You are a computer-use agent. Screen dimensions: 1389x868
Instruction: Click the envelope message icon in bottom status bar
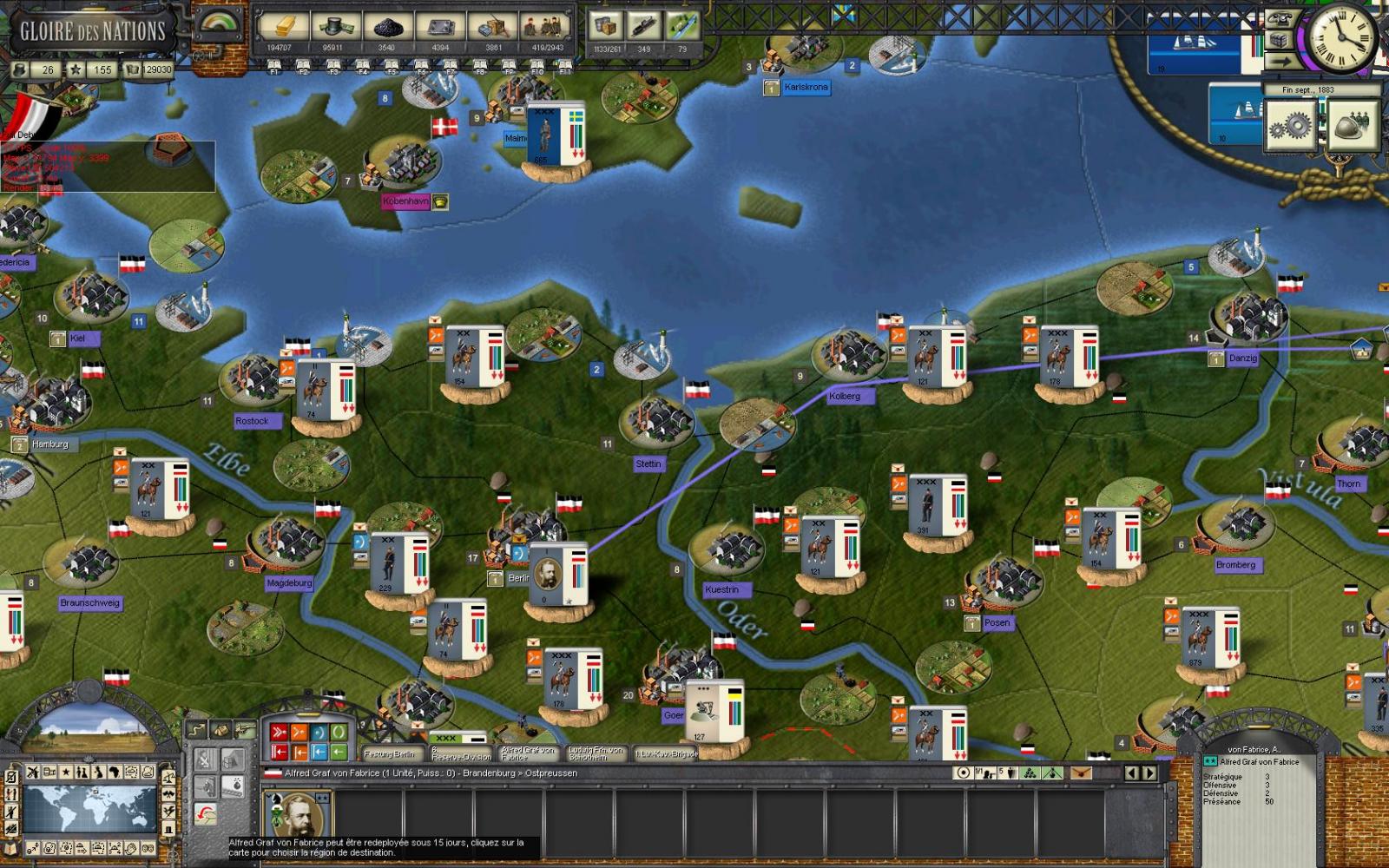pyautogui.click(x=1082, y=773)
